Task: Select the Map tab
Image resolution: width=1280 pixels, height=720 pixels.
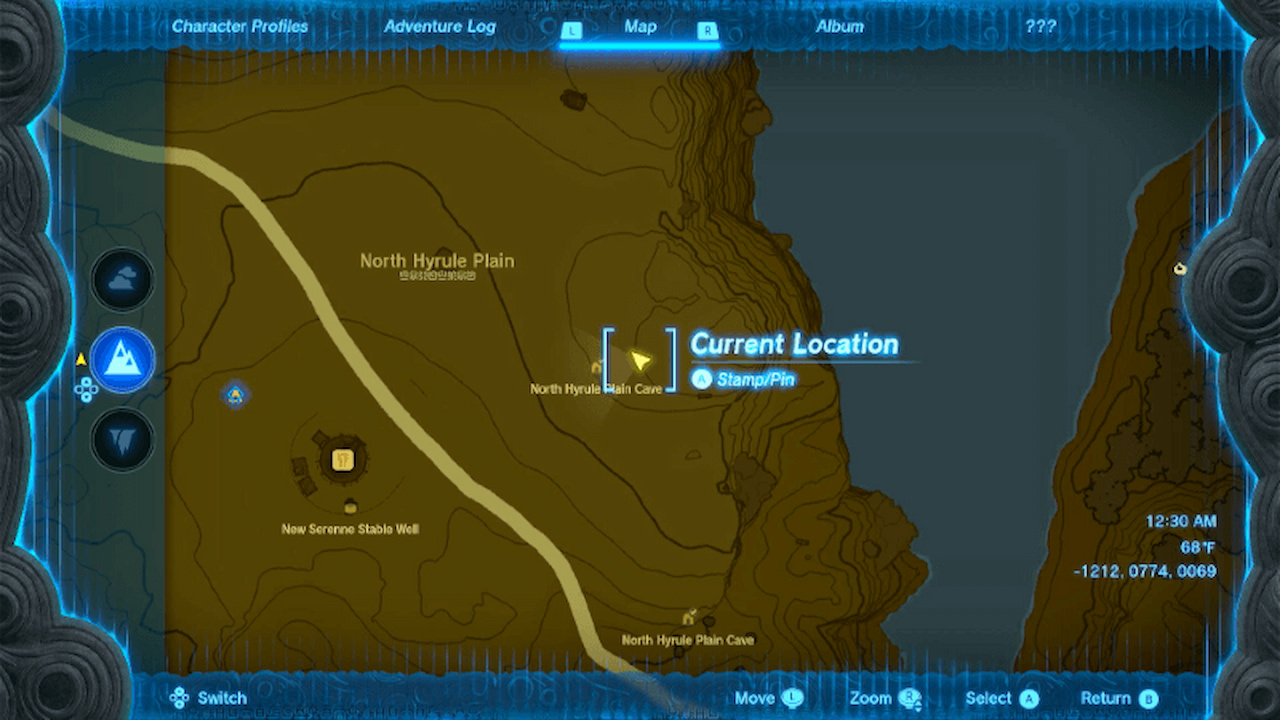Action: pos(639,27)
